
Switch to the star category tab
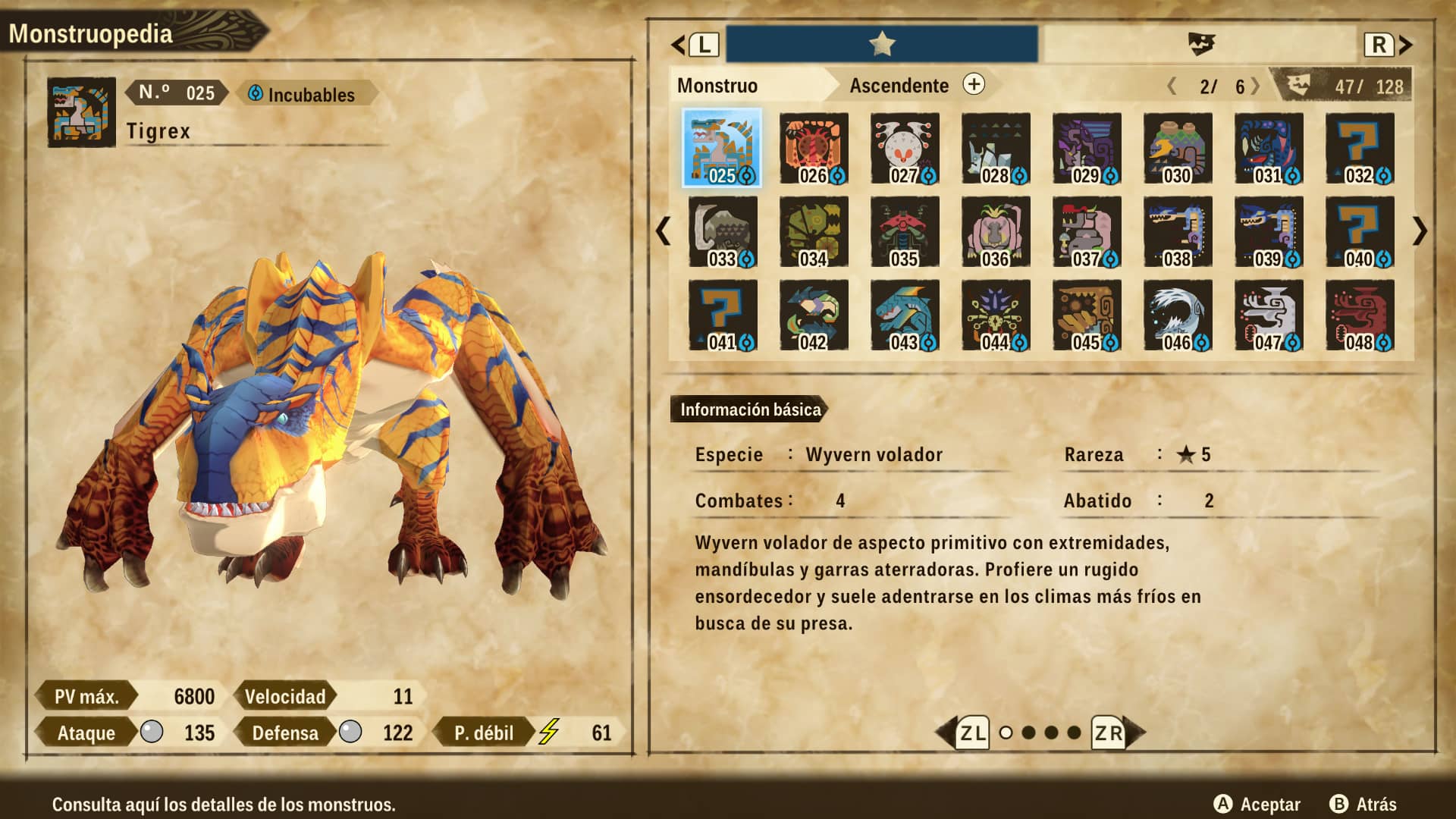pos(882,45)
